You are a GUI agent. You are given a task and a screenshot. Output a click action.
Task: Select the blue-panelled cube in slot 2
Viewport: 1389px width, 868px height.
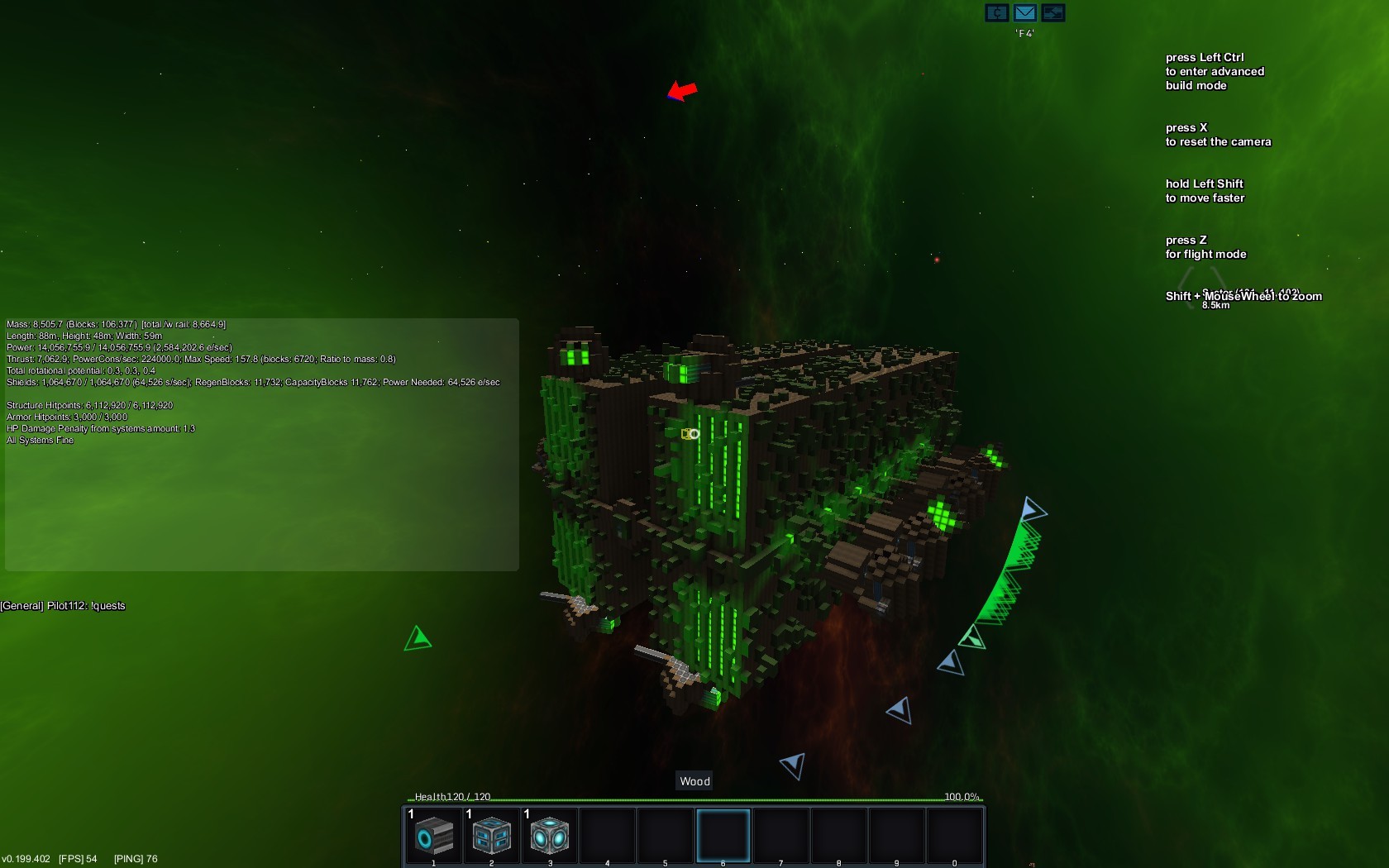pos(492,837)
